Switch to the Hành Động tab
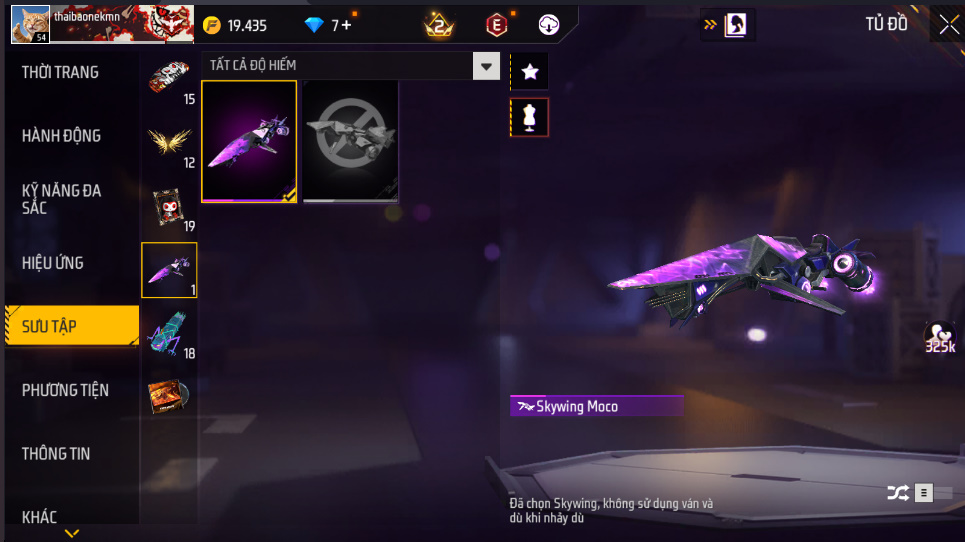 (62, 136)
